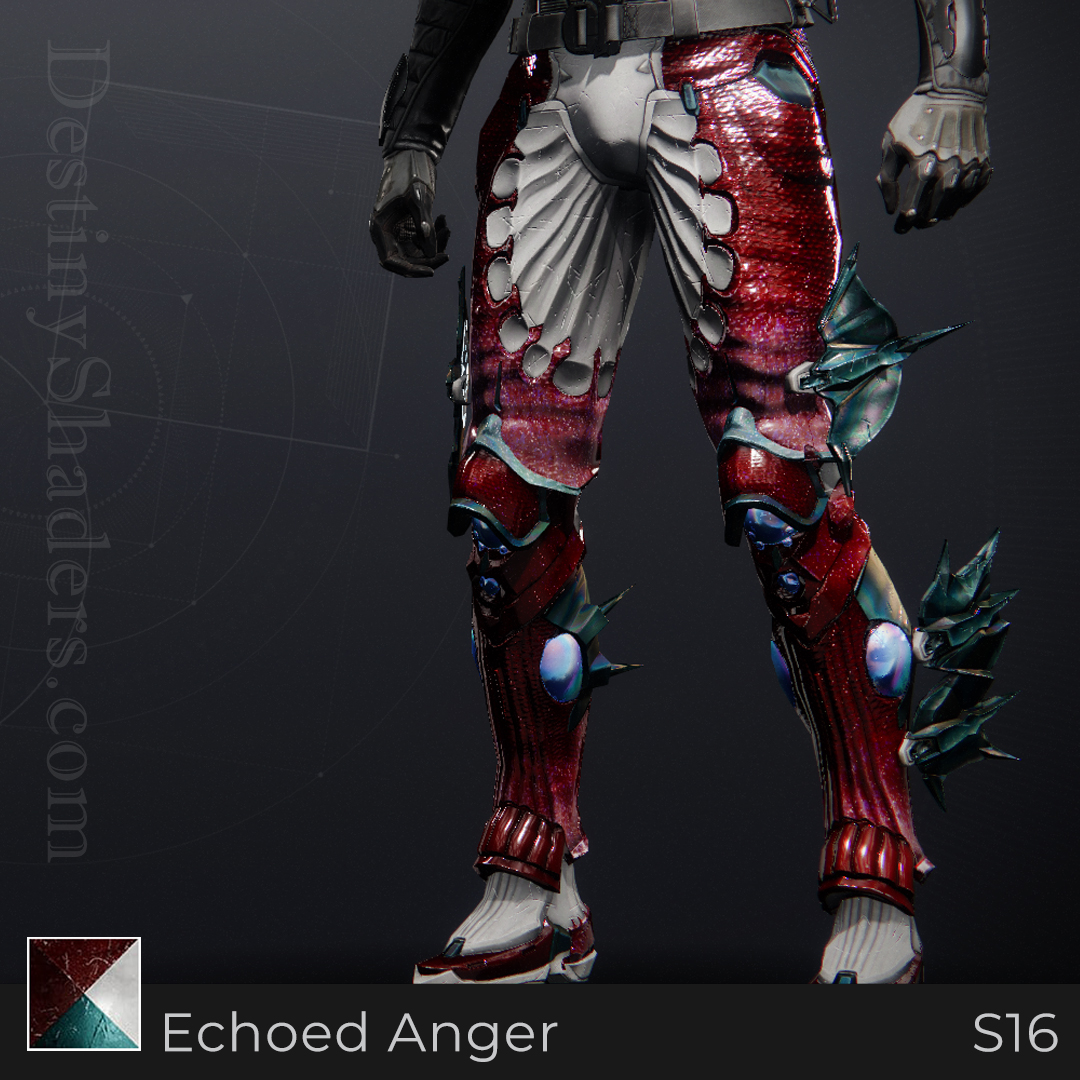Select the Echoed Anger shader icon

(84, 993)
